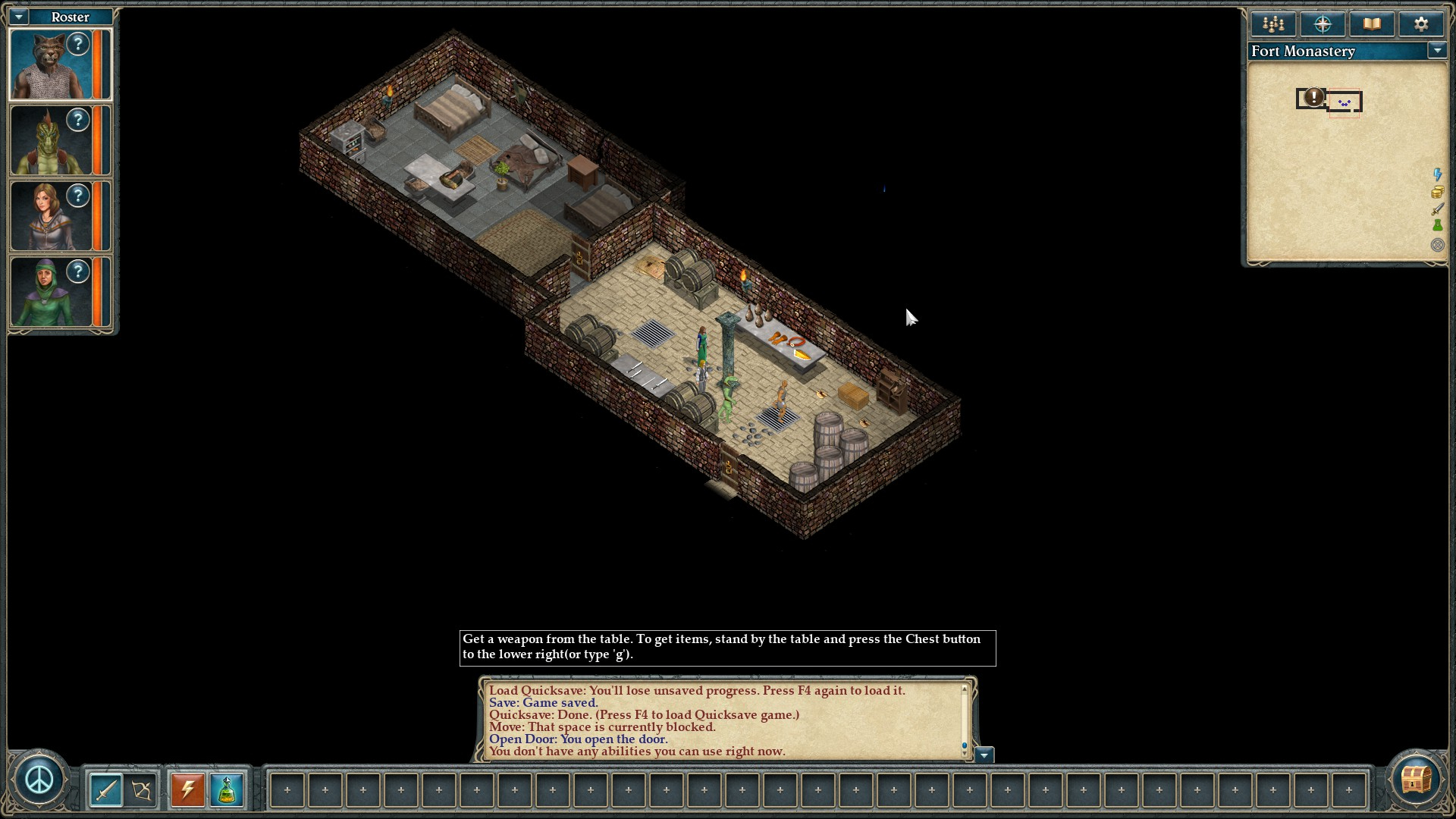Open the settings gear menu
The height and width of the screenshot is (819, 1456).
click(x=1421, y=24)
